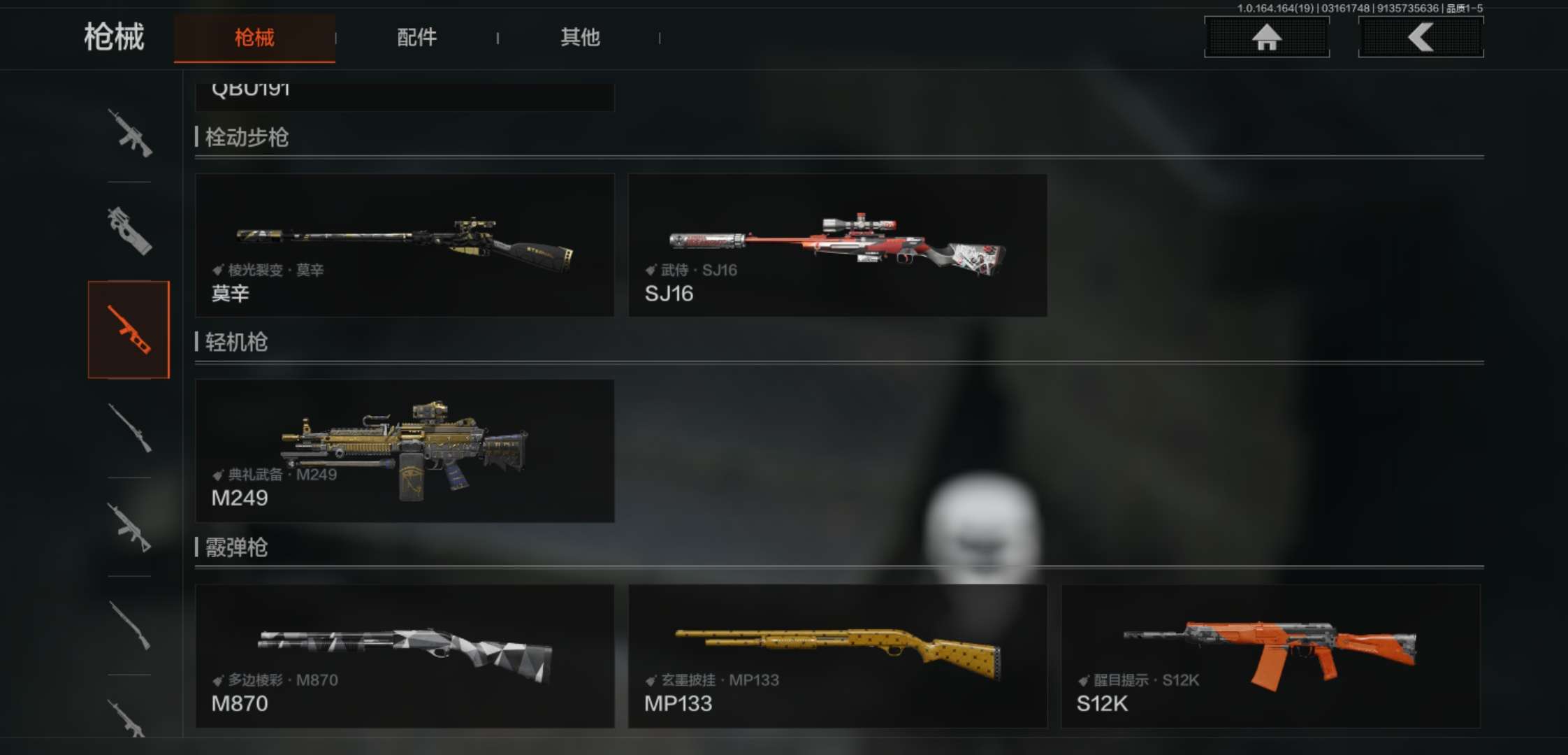Open the pump shotgun category in sidebar

(129, 626)
